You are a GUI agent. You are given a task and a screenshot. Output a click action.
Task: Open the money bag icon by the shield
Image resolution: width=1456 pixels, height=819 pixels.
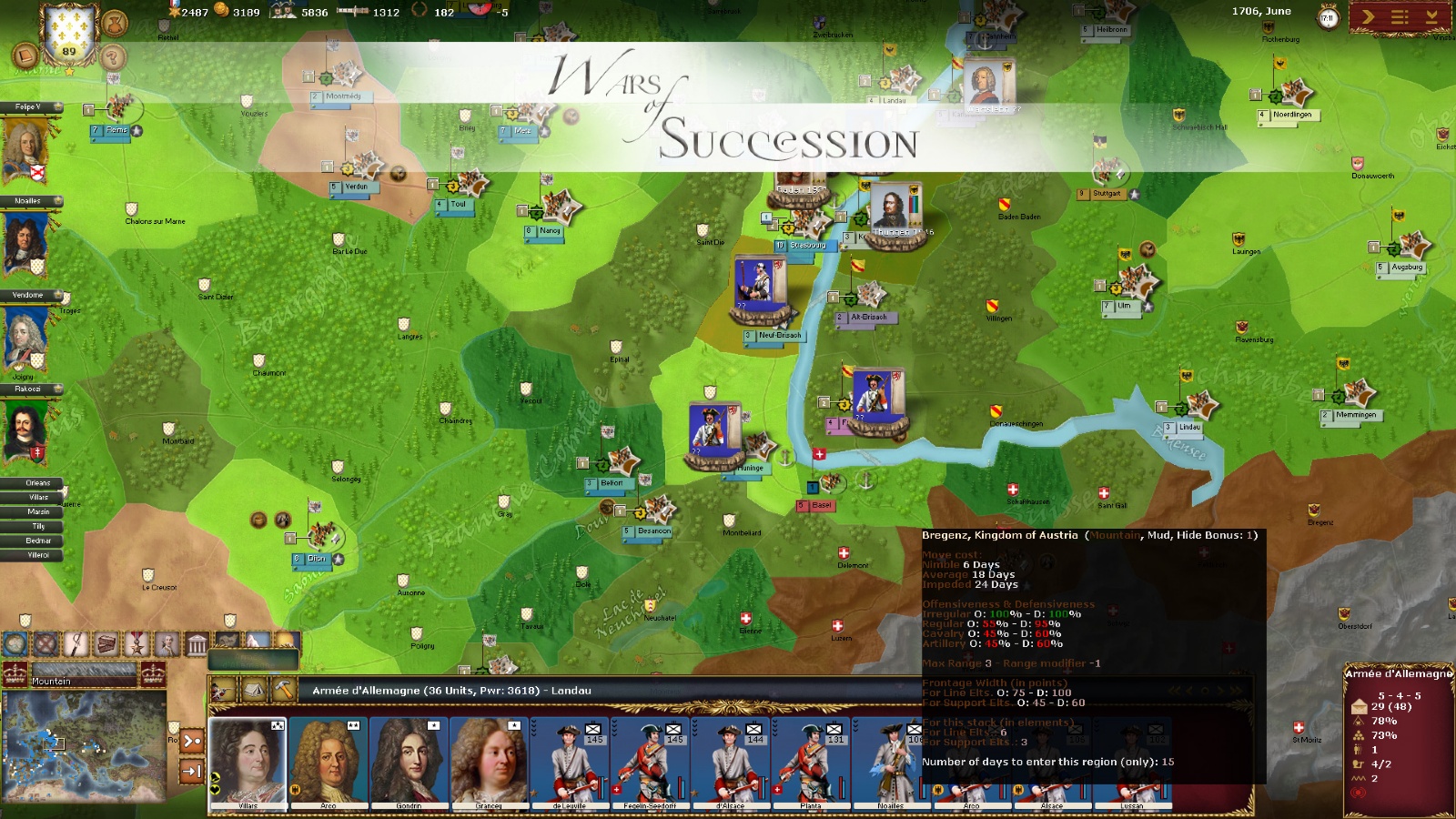115,23
